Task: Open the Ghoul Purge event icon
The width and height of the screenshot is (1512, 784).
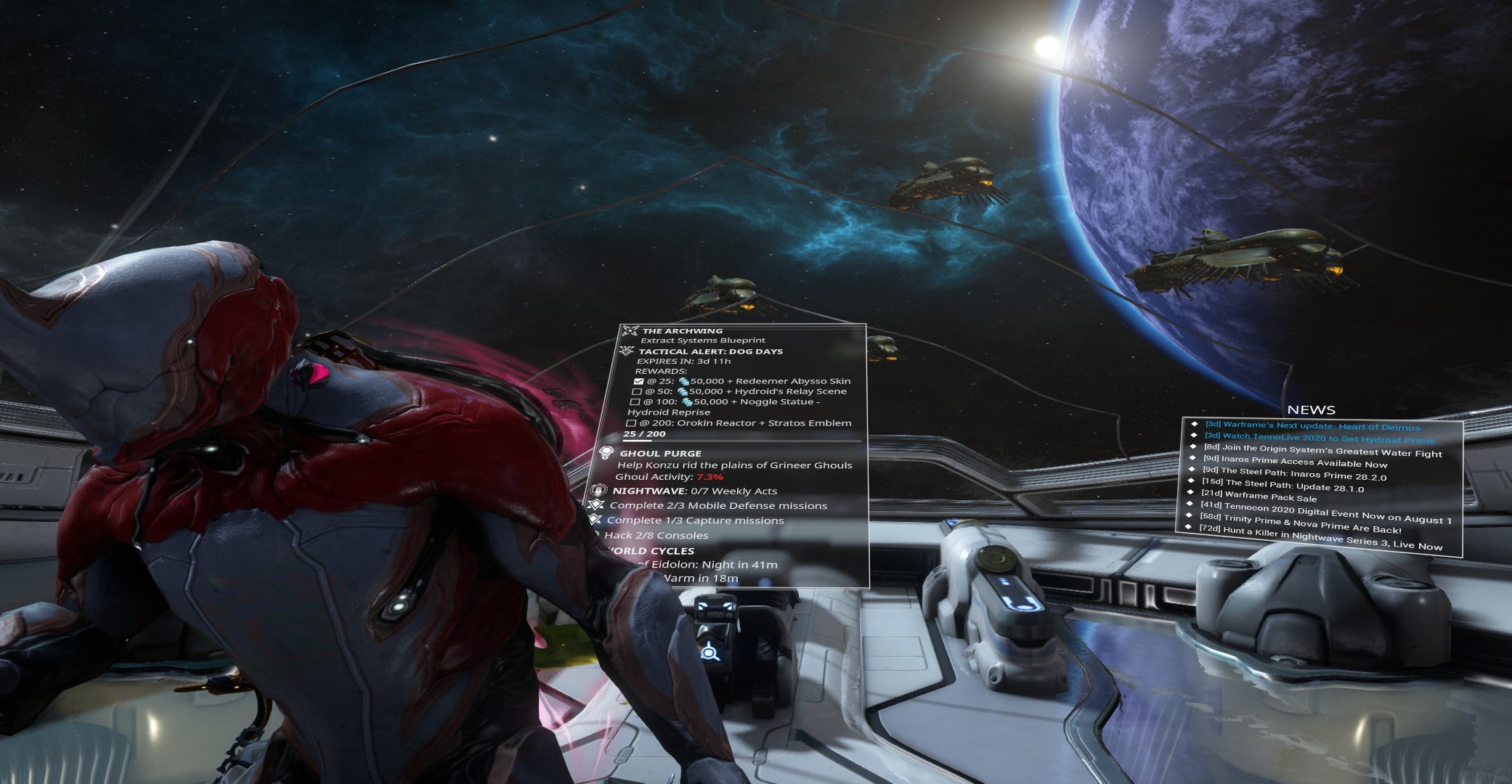Action: click(x=606, y=451)
